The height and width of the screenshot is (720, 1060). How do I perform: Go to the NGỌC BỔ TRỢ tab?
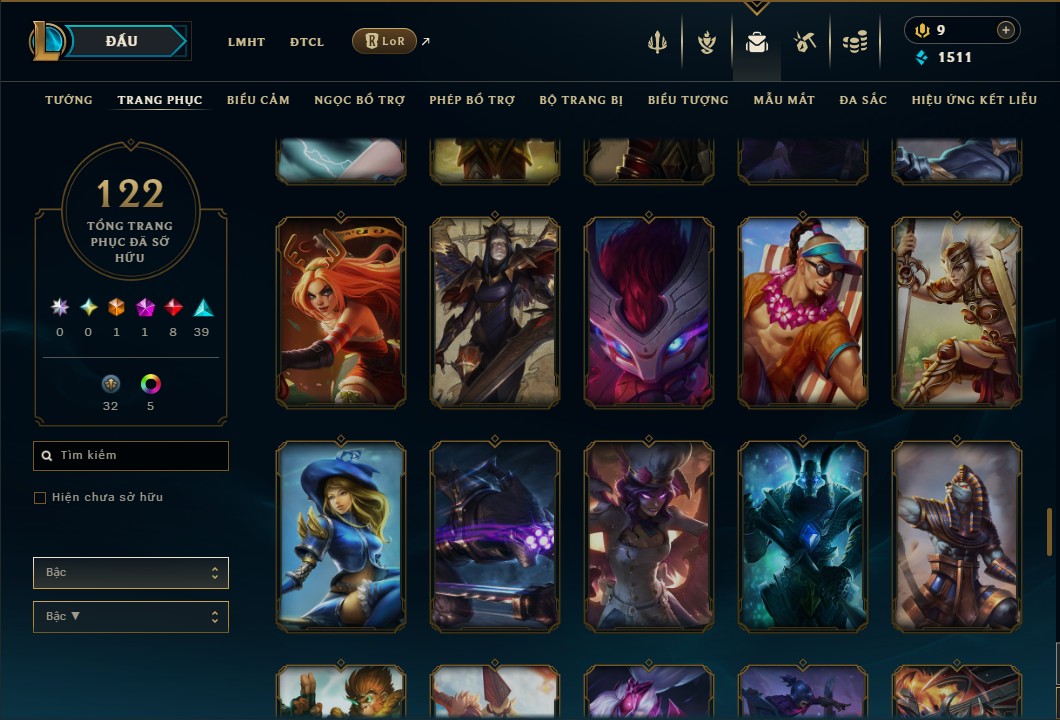click(x=359, y=100)
